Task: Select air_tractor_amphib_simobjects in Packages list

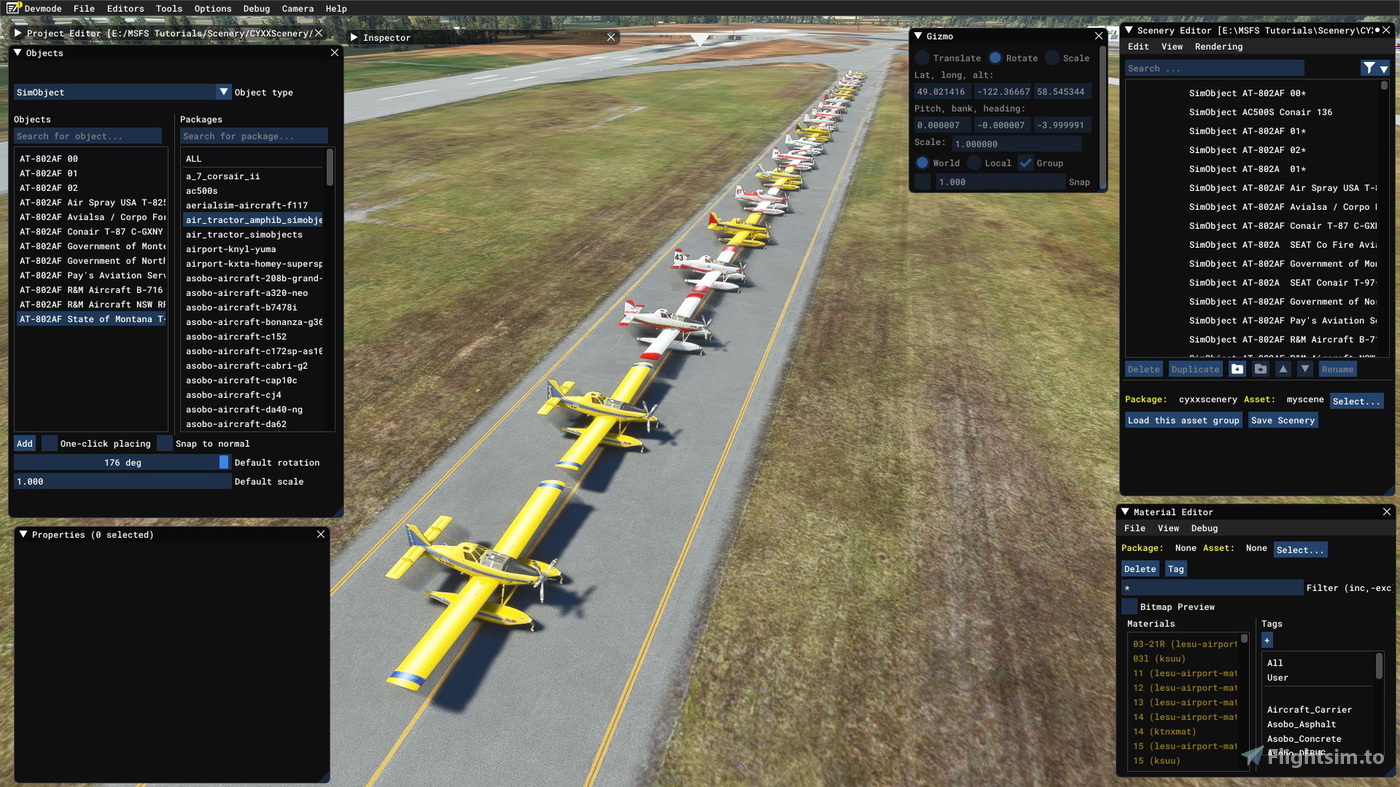Action: (253, 219)
